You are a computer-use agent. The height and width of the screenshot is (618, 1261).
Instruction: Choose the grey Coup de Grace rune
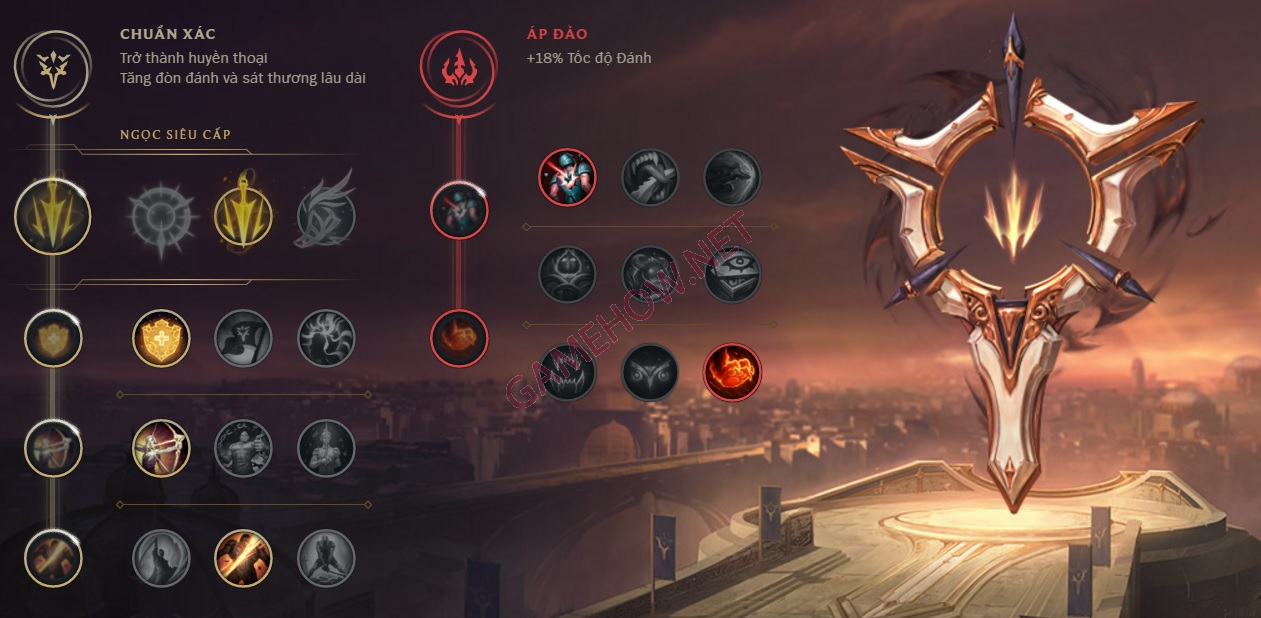(161, 557)
